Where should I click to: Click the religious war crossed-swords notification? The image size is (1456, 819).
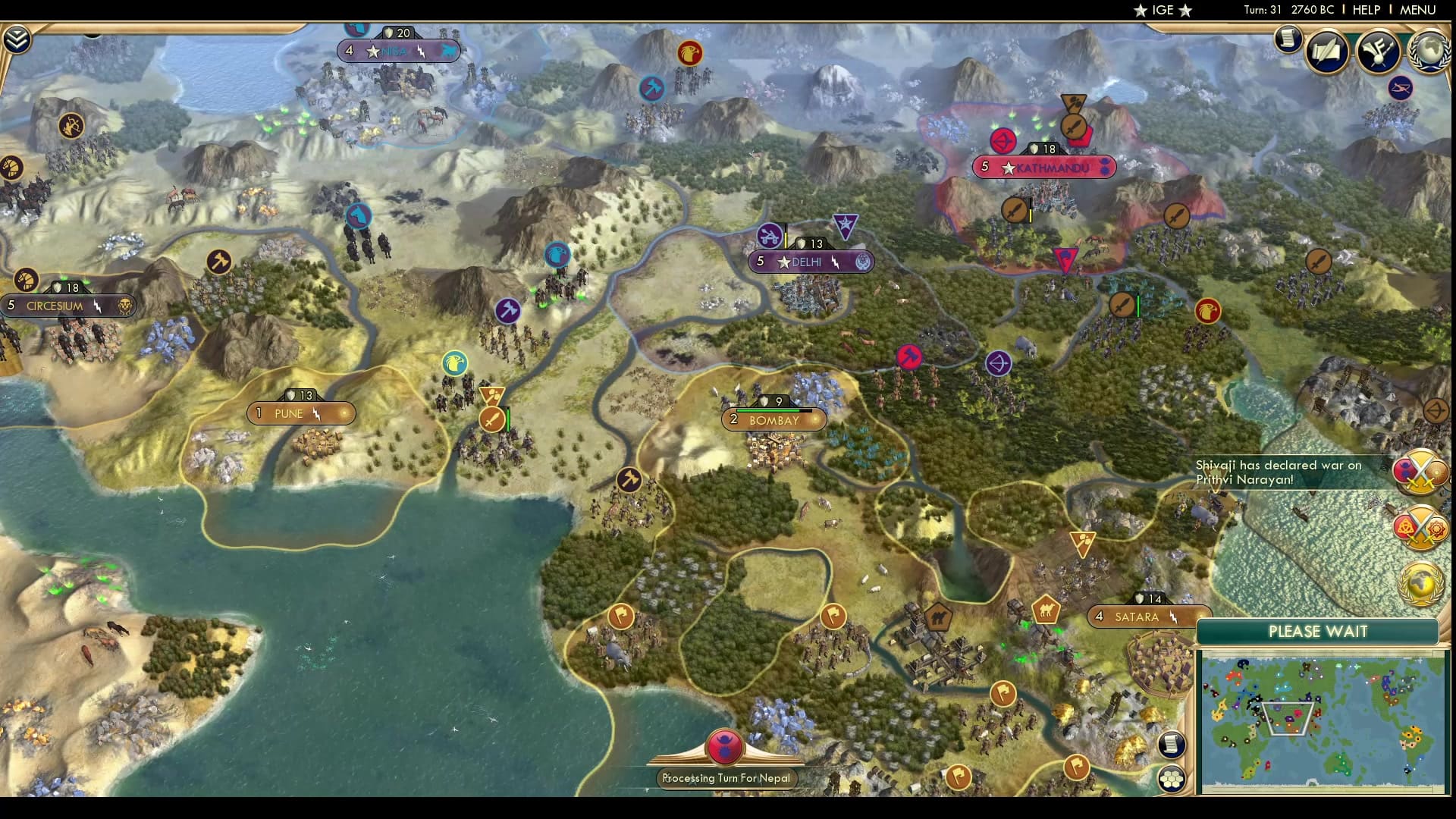(x=1420, y=525)
